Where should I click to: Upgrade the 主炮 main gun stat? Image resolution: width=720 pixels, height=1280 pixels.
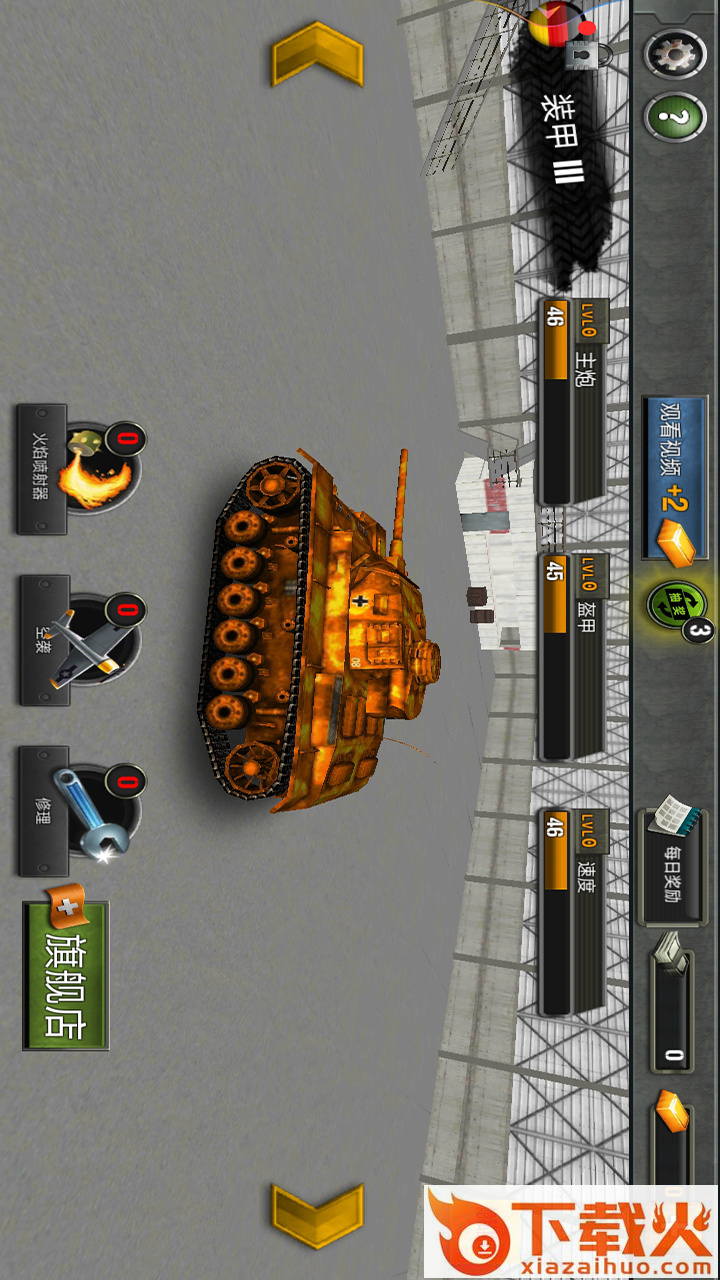coord(573,400)
